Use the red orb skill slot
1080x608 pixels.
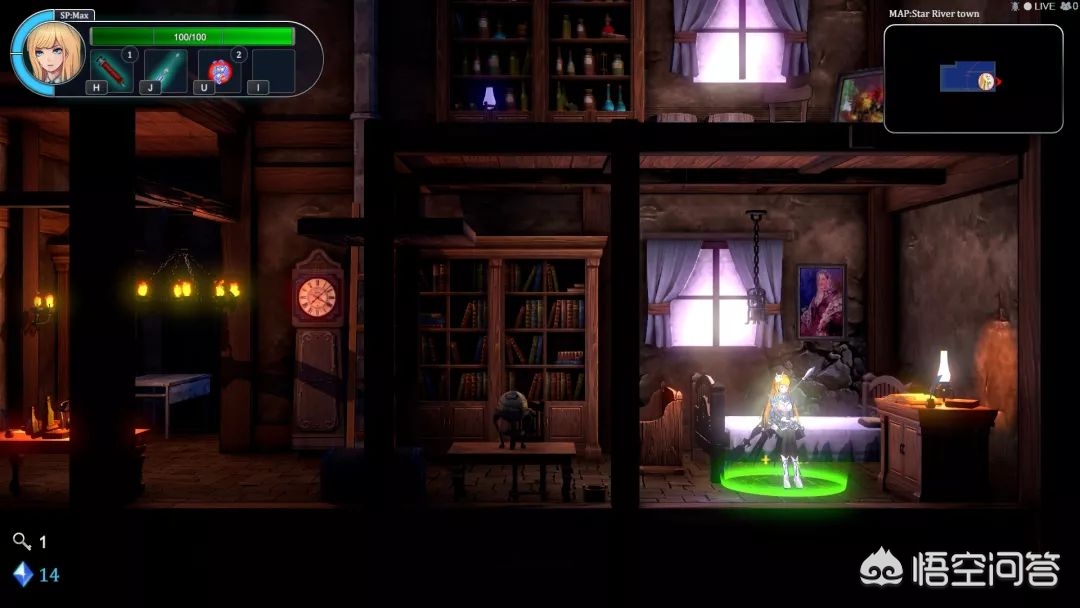tap(219, 71)
